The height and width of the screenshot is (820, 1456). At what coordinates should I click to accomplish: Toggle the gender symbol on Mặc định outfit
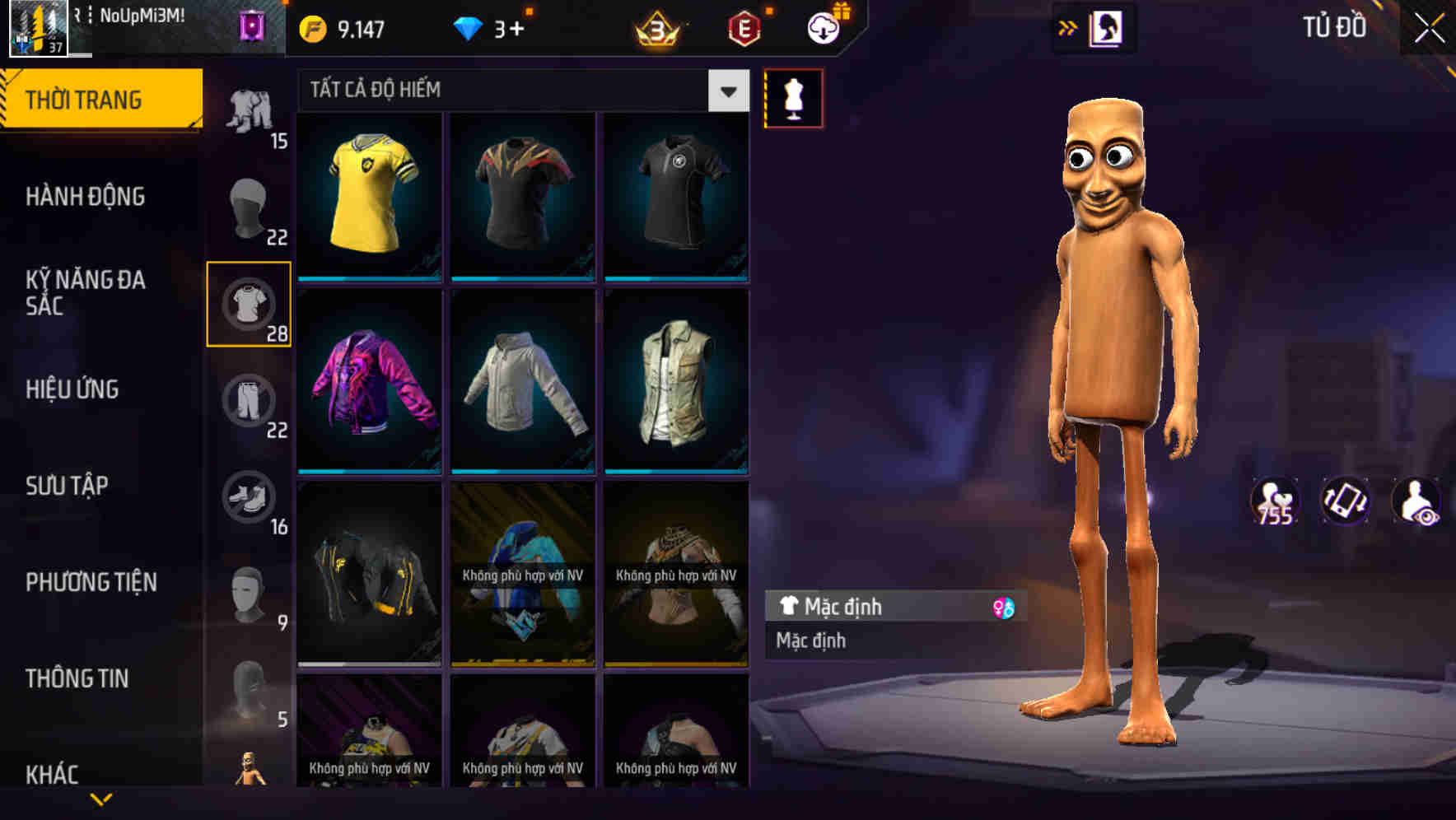1003,607
